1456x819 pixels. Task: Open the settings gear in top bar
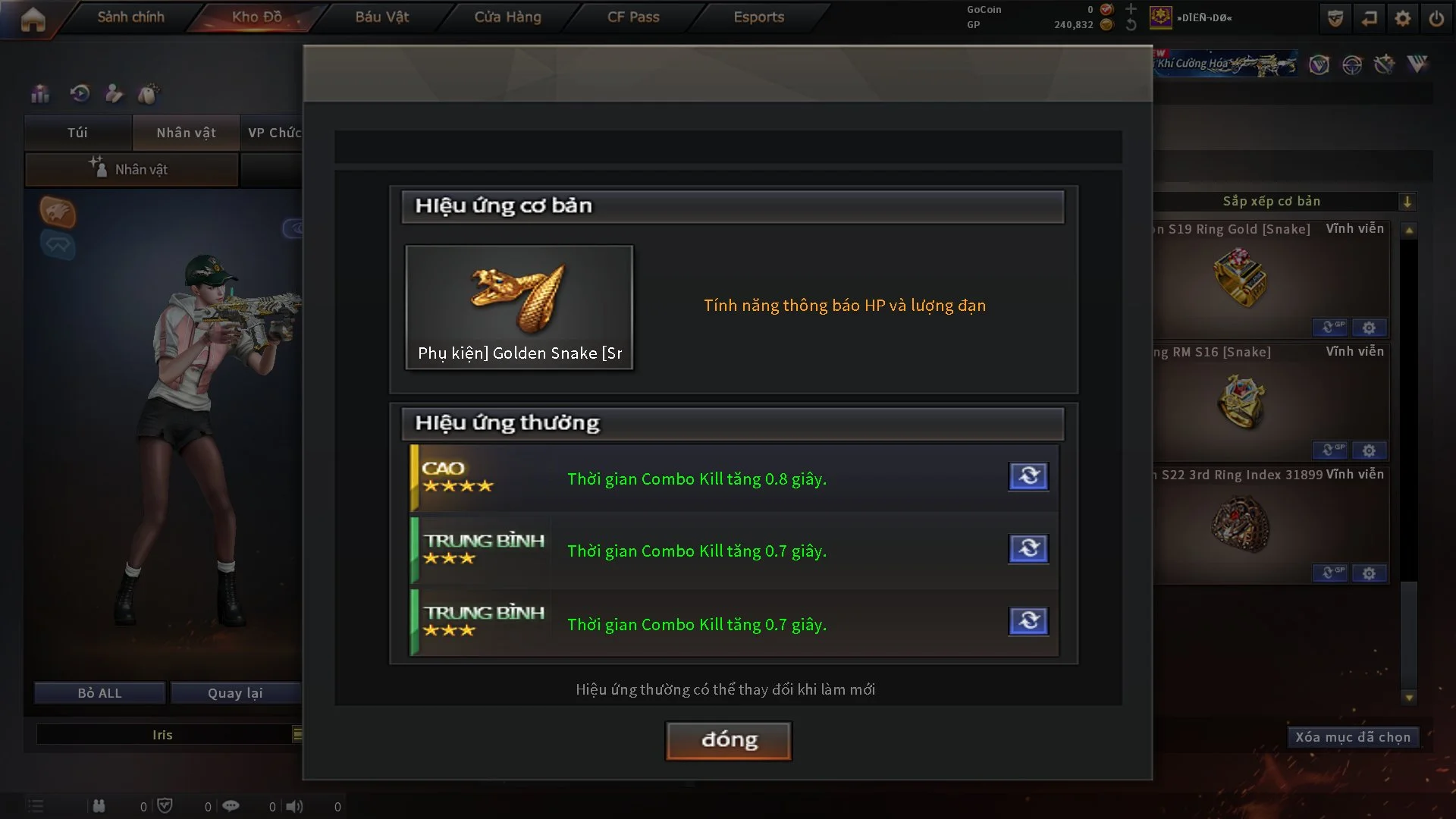pyautogui.click(x=1402, y=18)
